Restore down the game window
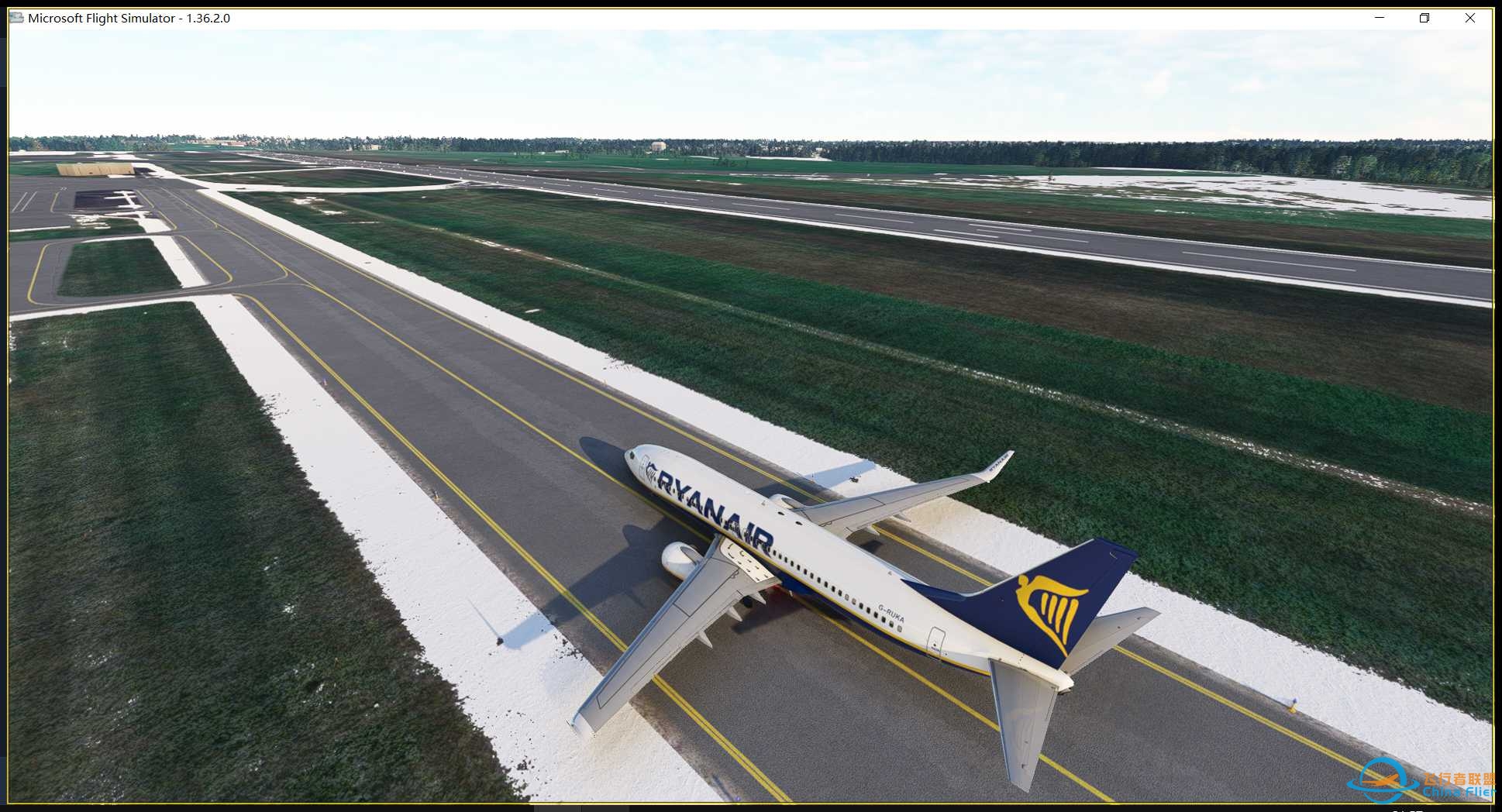 [1424, 18]
